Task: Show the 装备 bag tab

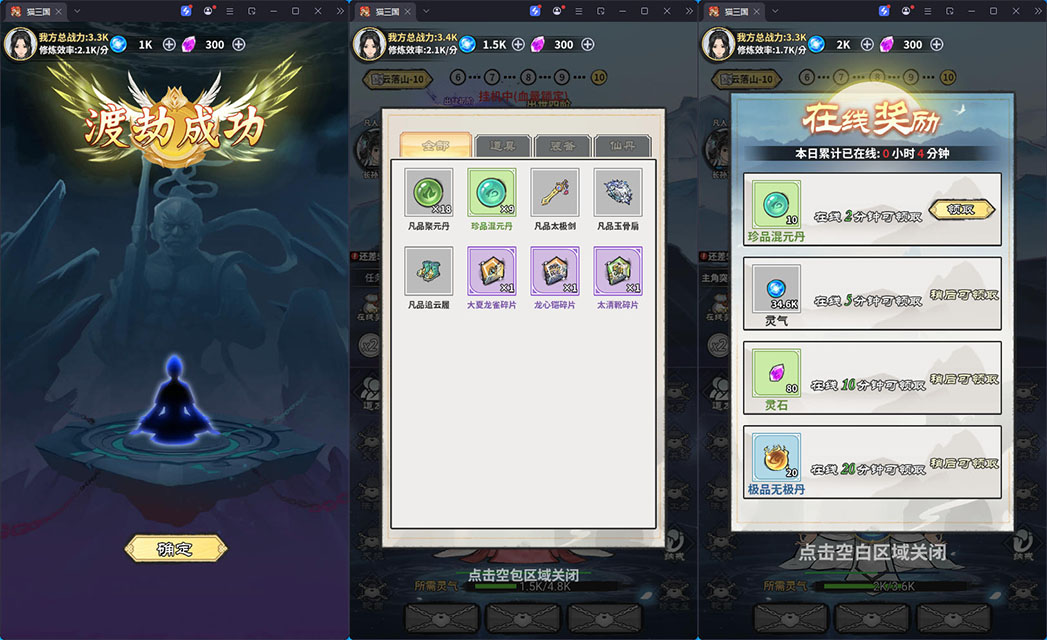Action: click(x=562, y=146)
